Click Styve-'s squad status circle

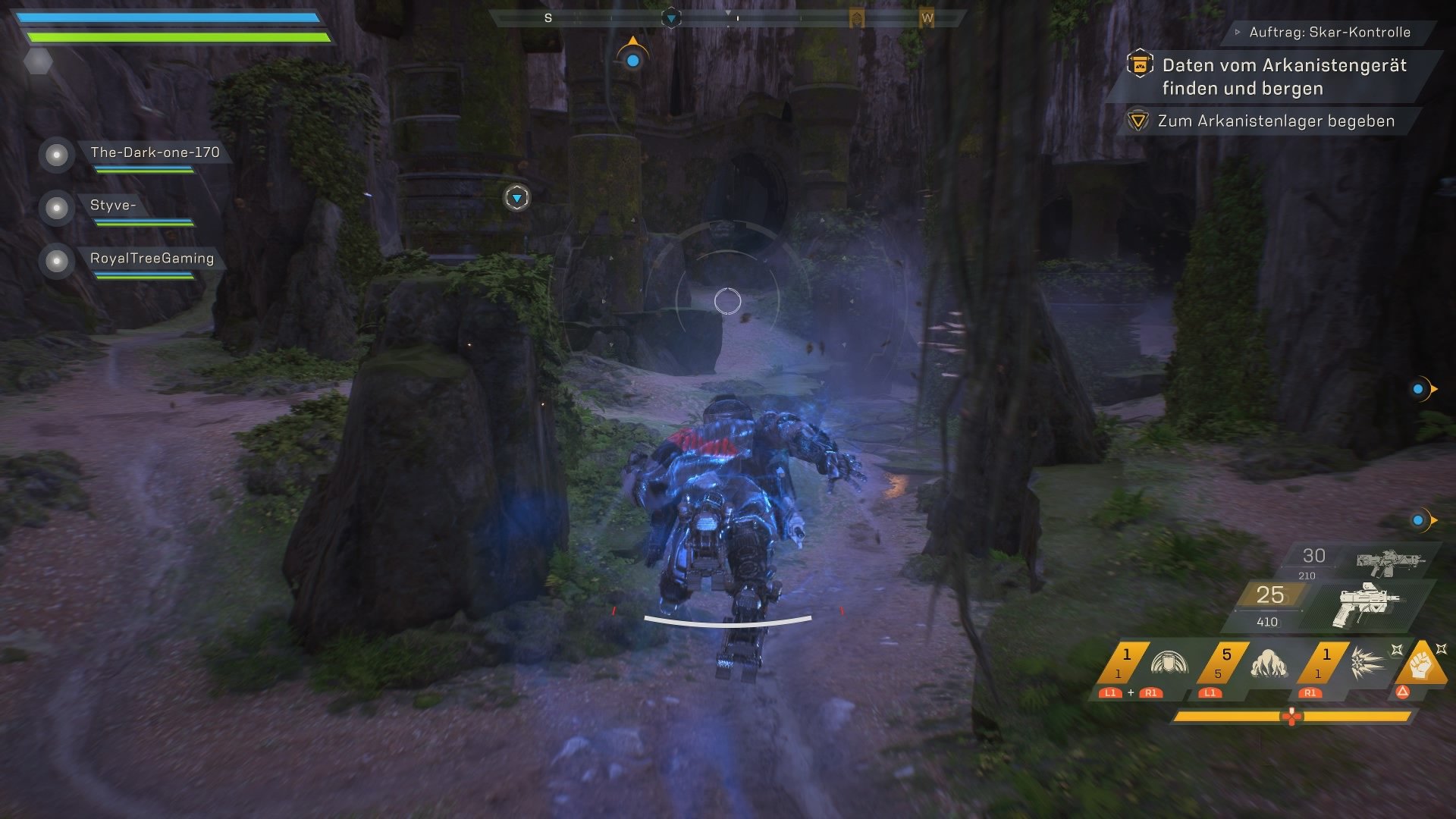point(56,209)
